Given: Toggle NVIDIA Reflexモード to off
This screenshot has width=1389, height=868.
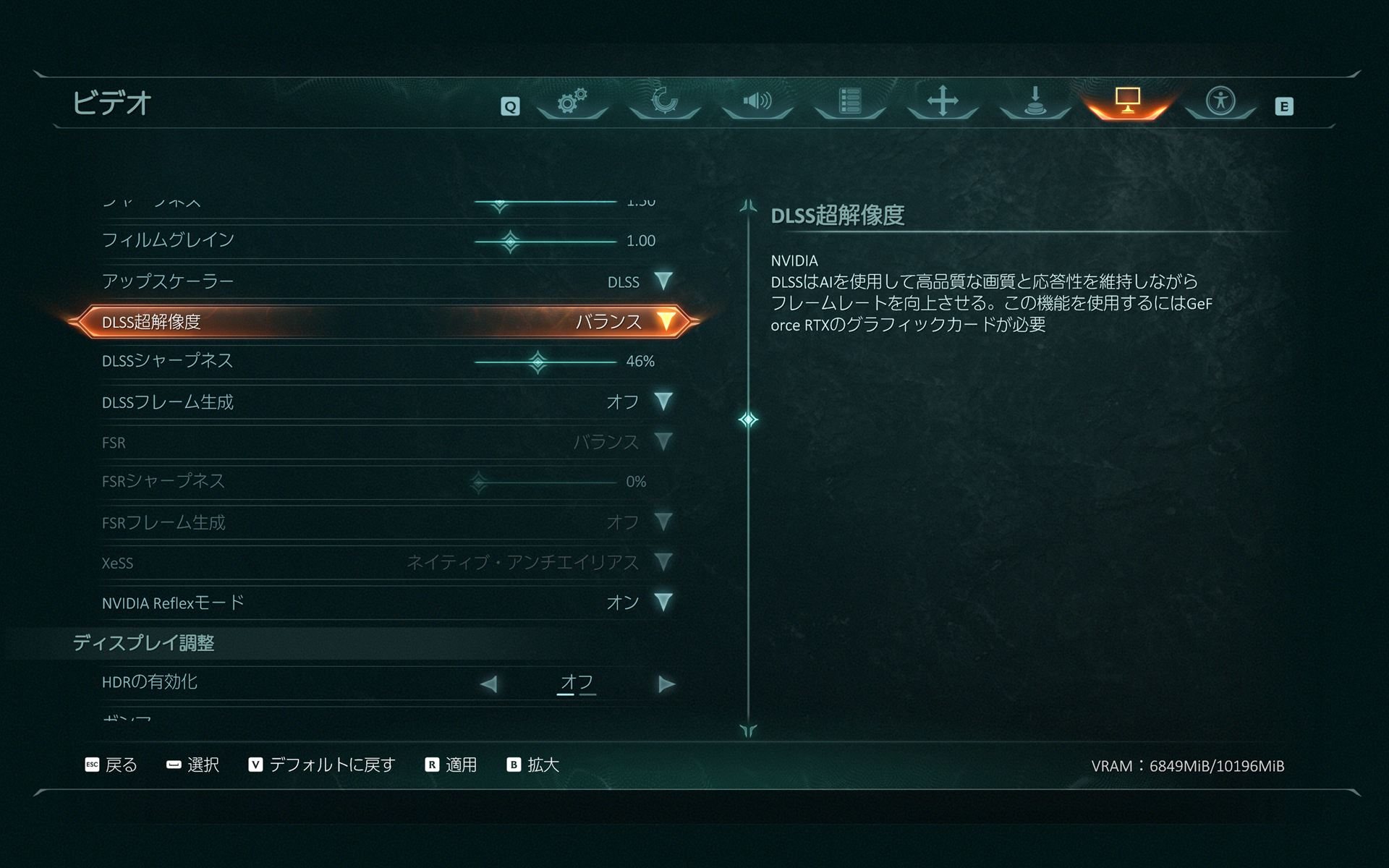Looking at the screenshot, I should 663,602.
